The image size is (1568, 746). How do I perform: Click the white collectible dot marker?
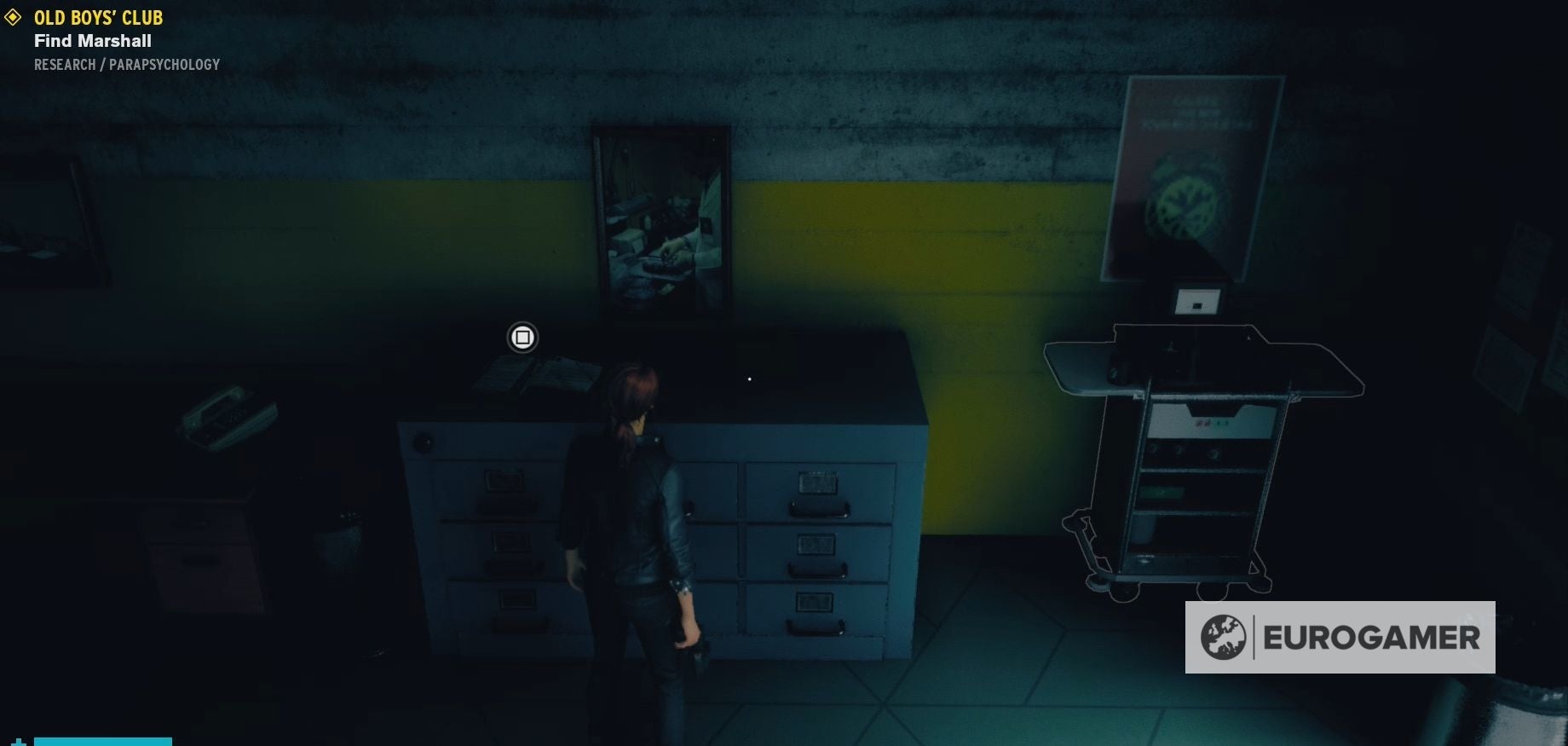click(748, 378)
